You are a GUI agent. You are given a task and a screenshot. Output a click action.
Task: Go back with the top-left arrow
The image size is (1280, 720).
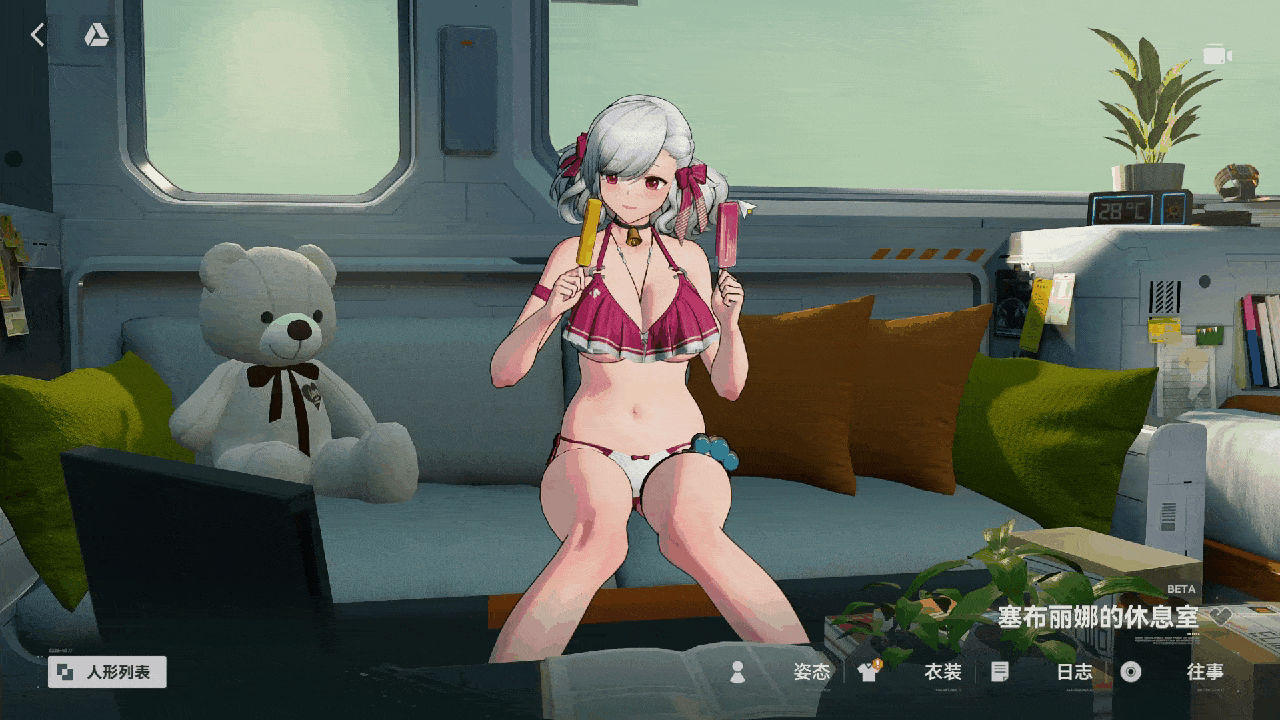coord(38,36)
